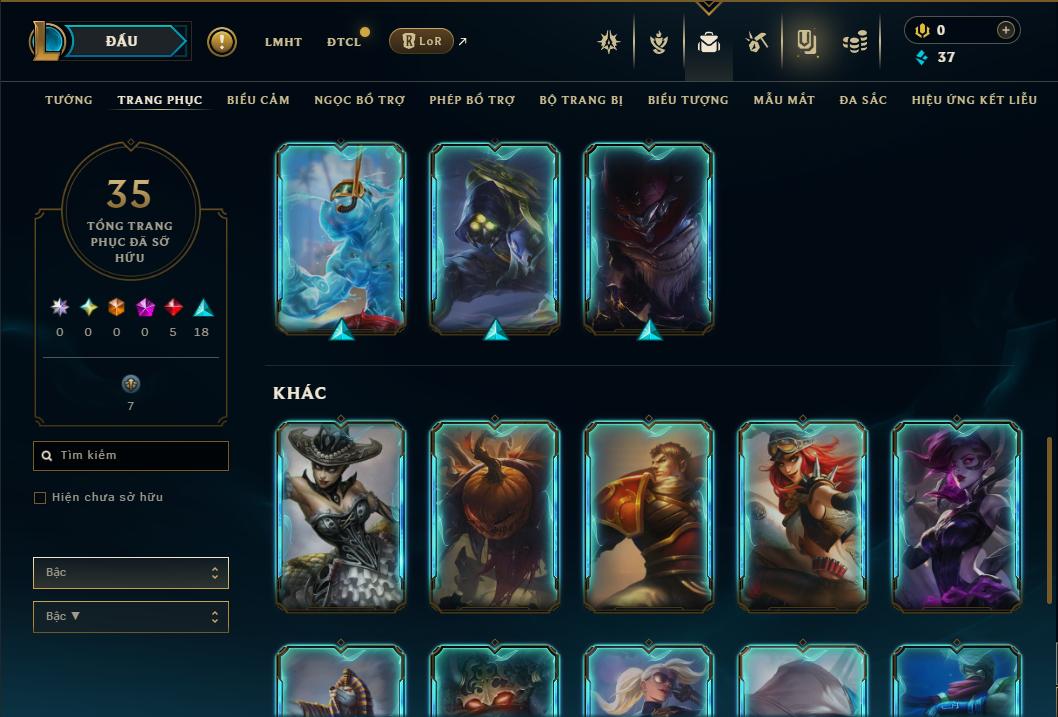Select the pumpkin-head skin card
This screenshot has height=717, width=1058.
(x=495, y=515)
